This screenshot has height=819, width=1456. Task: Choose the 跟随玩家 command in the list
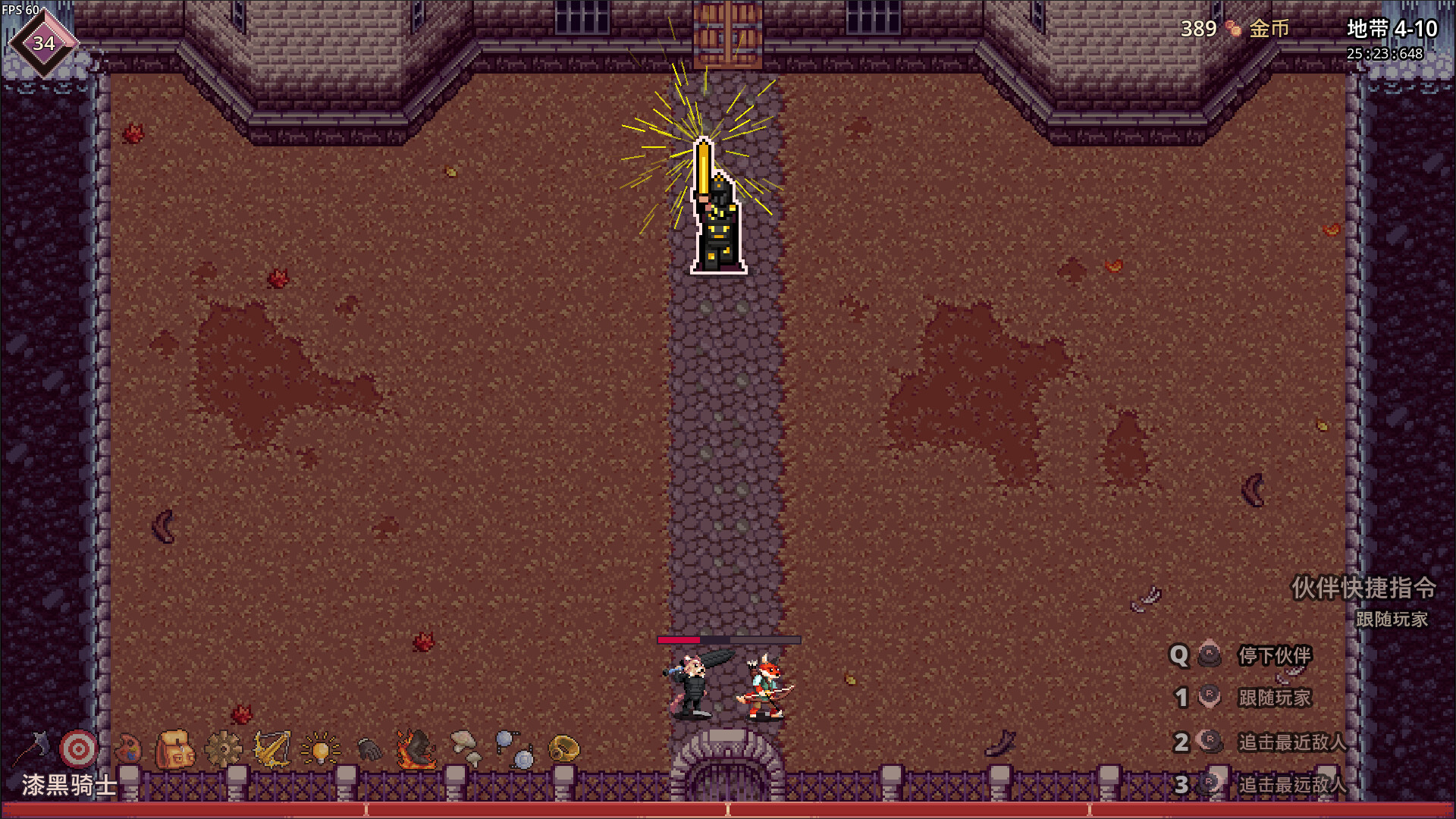coord(1274,698)
